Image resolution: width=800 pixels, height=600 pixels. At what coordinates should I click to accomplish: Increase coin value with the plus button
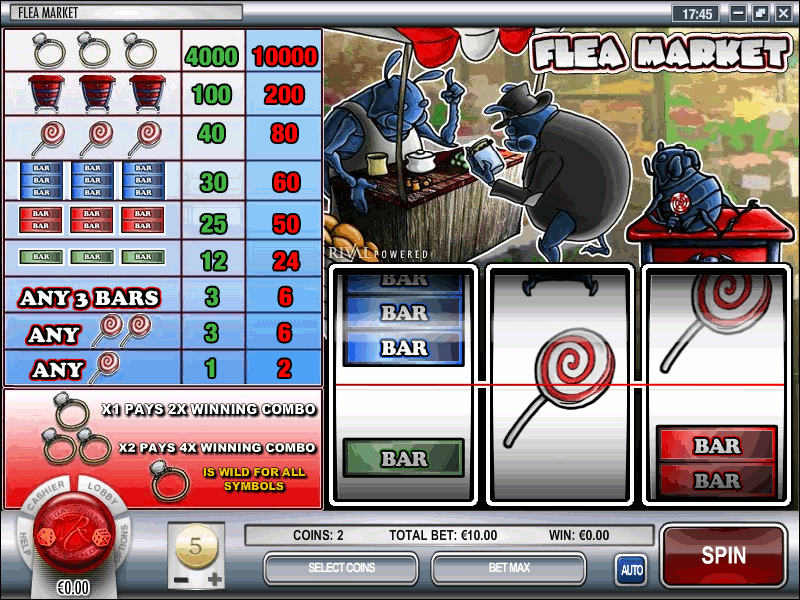(x=215, y=579)
